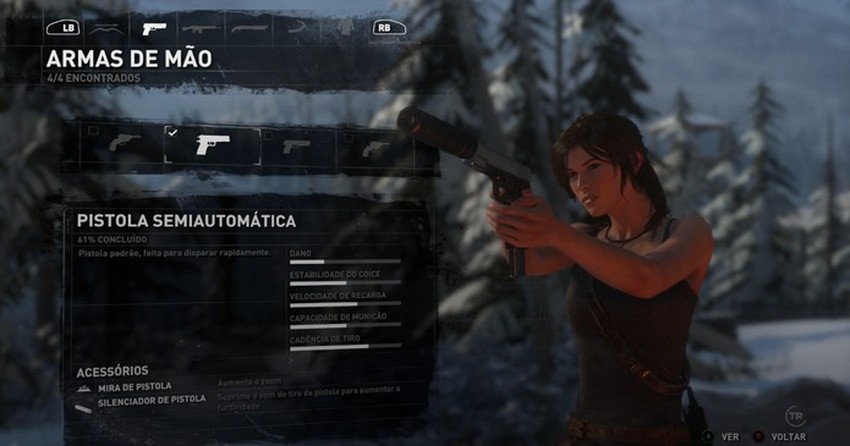Switch to the shotgun tab
The width and height of the screenshot is (850, 446).
click(248, 28)
